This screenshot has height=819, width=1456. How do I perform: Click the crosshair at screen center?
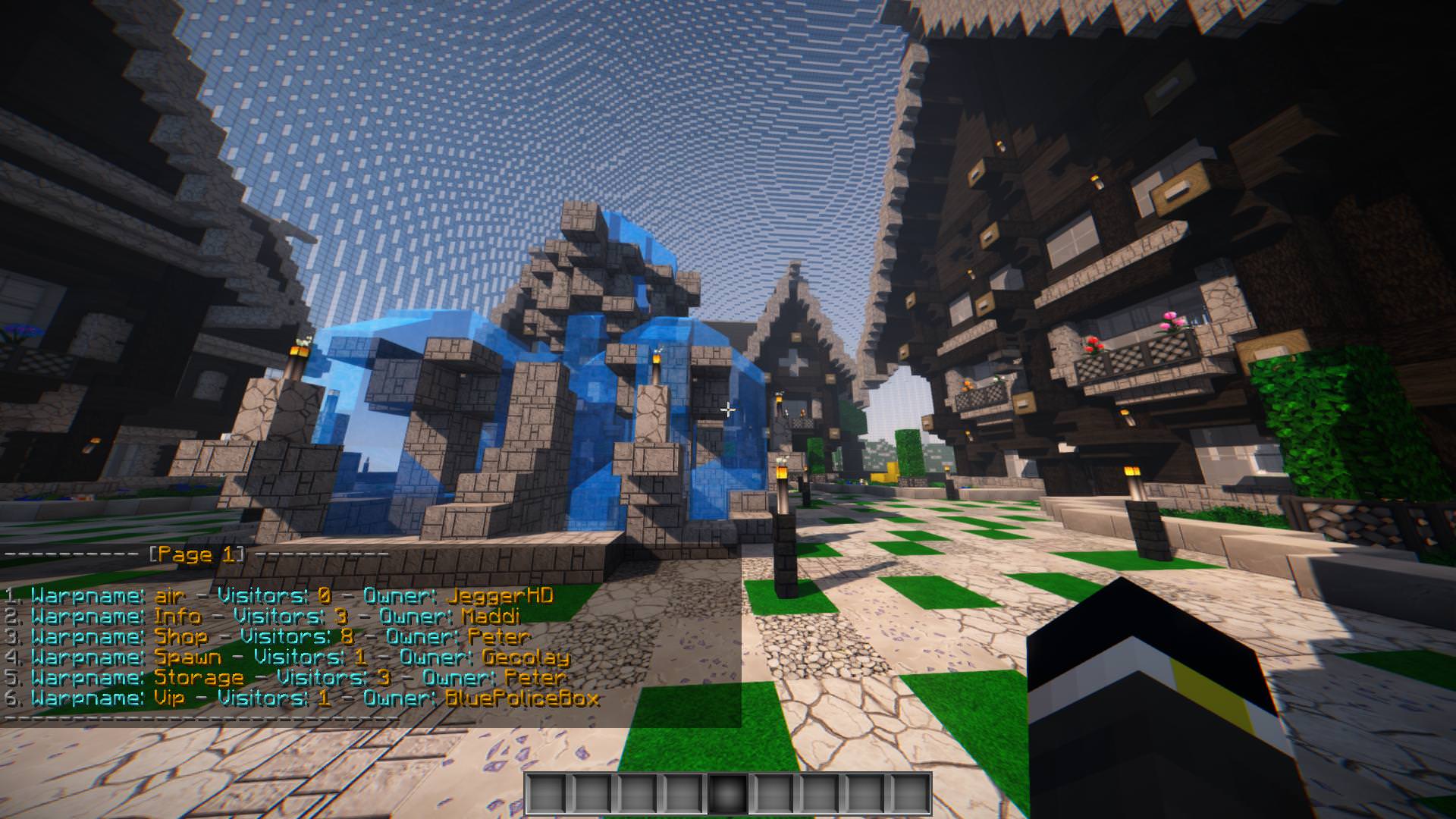click(728, 409)
